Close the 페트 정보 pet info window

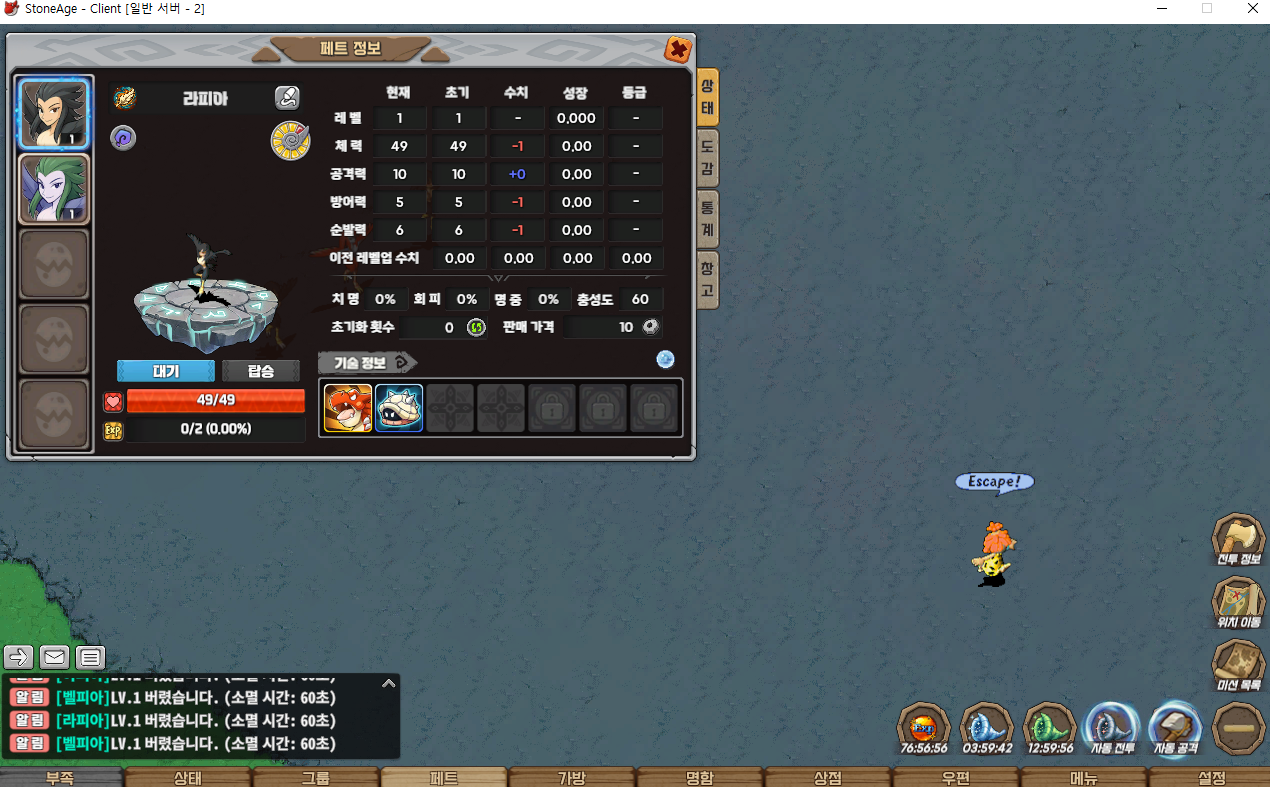click(x=677, y=49)
